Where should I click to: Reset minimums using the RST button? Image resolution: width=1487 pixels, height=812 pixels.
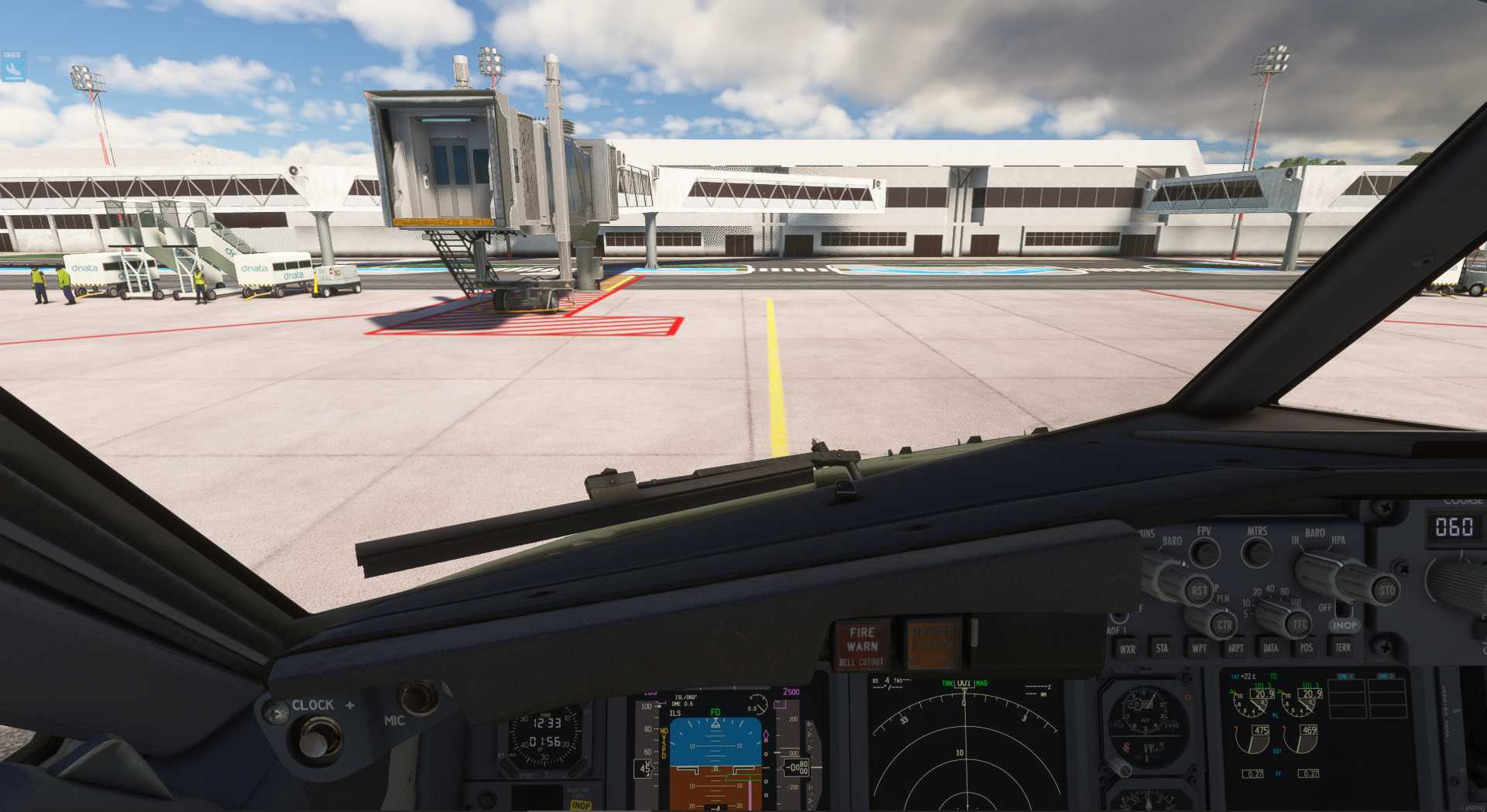(1199, 591)
